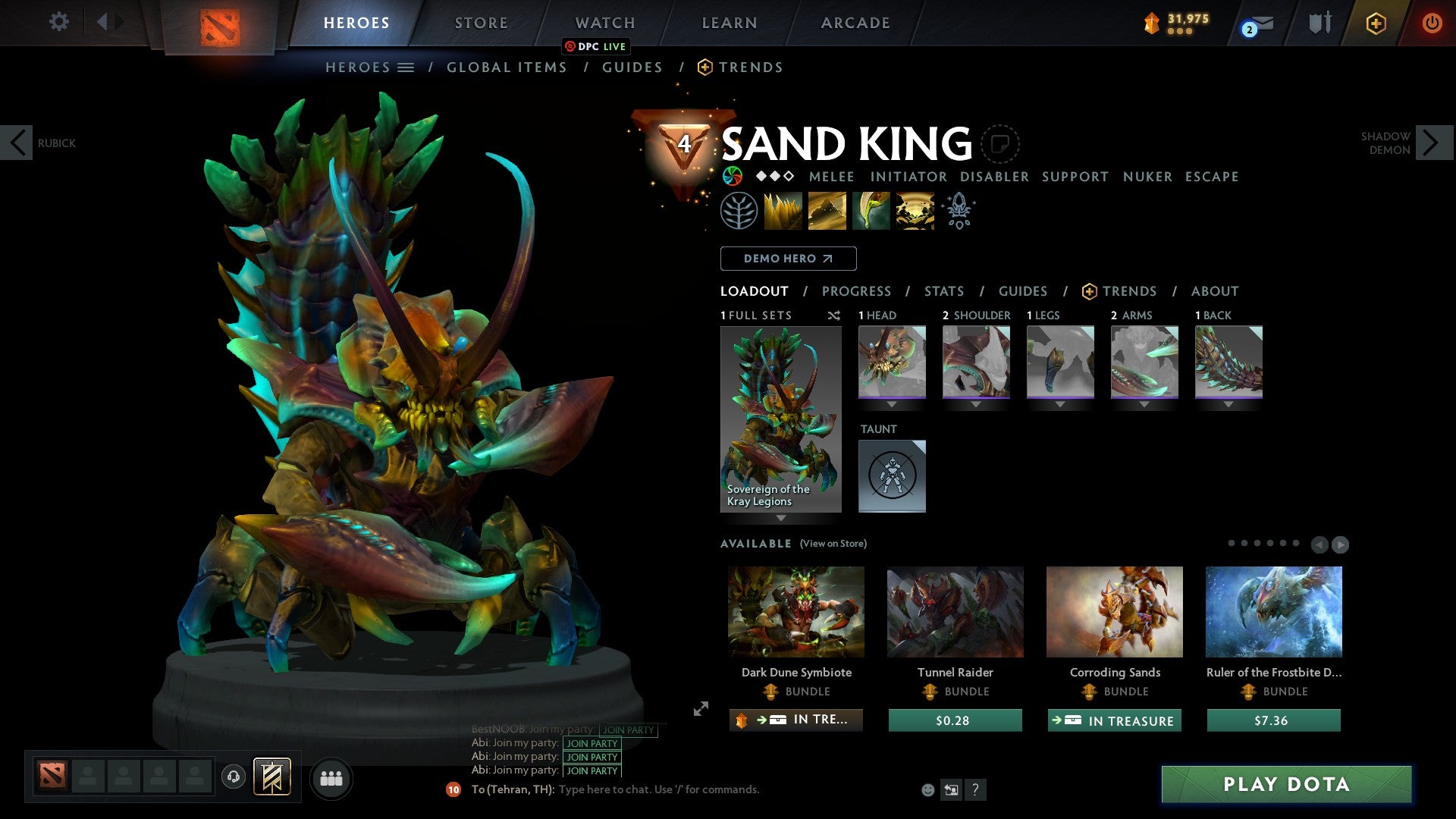Click the sixth page dot above store items
1456x819 pixels.
[1296, 543]
